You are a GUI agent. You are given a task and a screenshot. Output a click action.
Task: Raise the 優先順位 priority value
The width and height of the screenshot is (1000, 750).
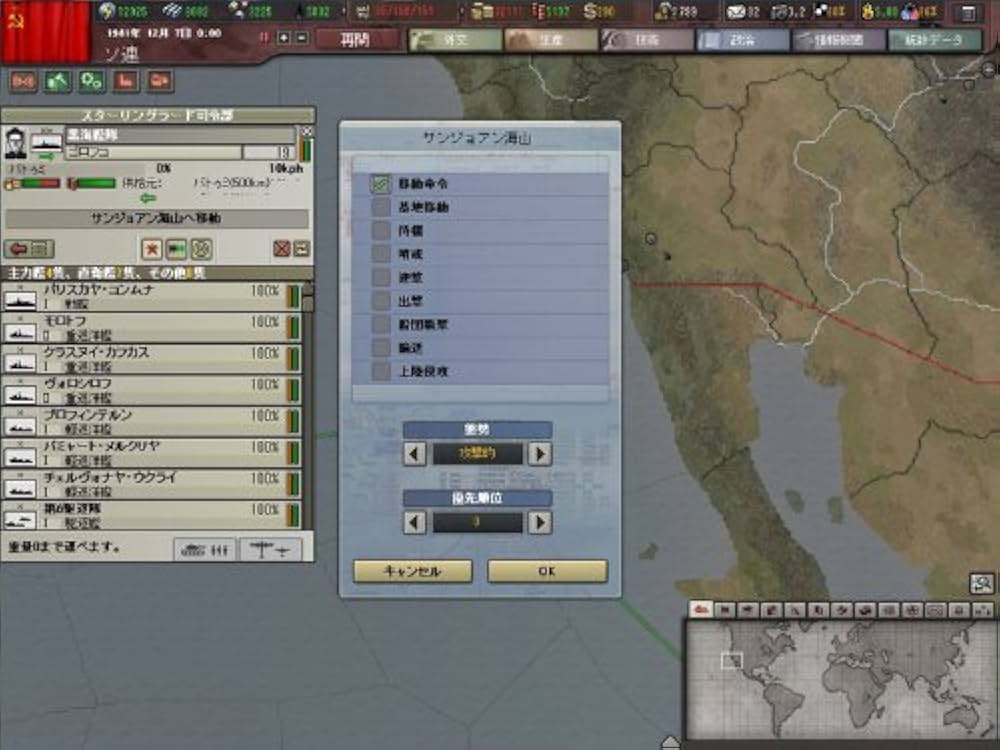pyautogui.click(x=540, y=522)
